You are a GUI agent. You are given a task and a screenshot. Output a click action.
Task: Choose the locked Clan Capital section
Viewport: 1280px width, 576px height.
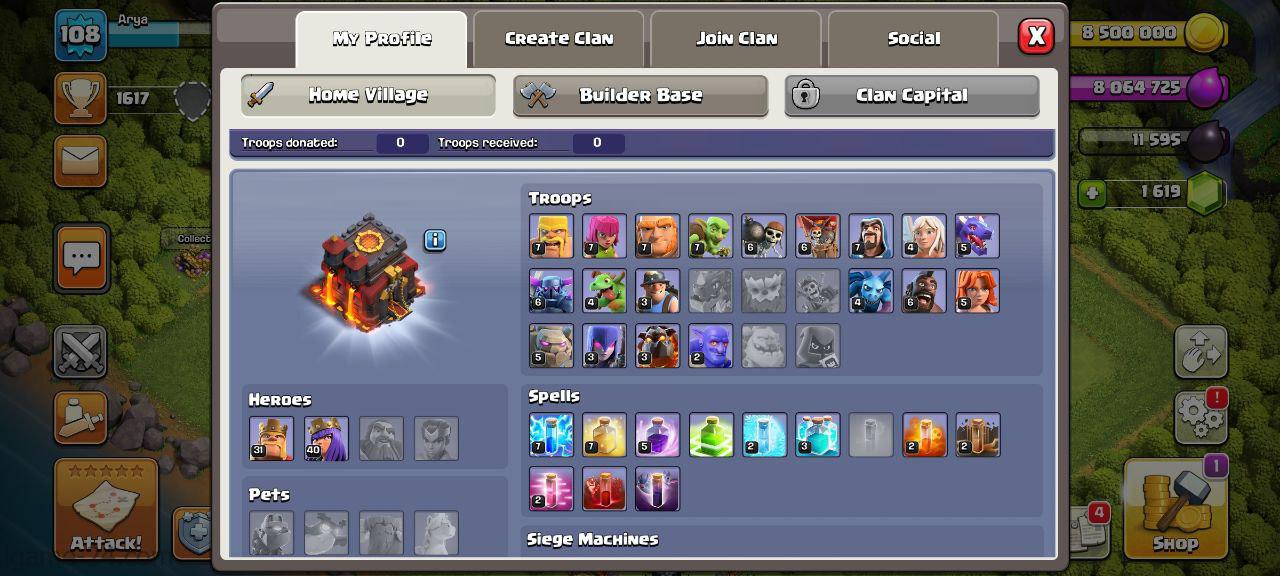coord(911,95)
